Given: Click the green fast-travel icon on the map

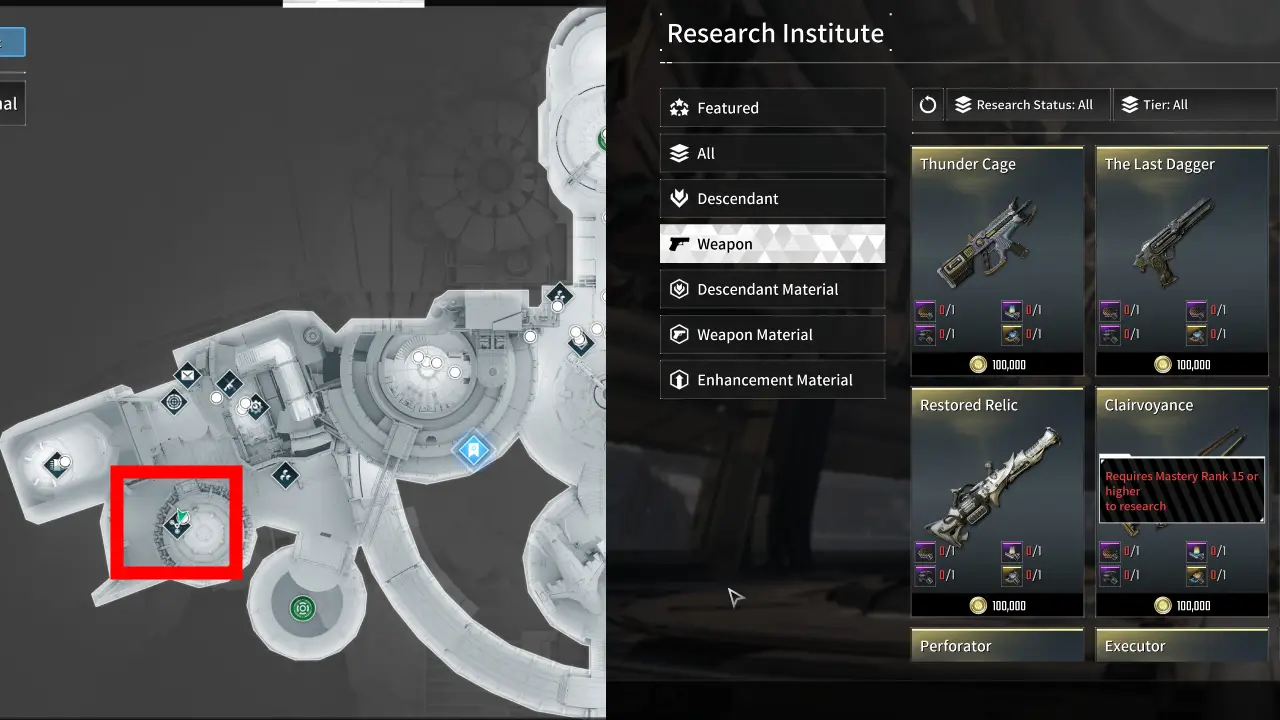Looking at the screenshot, I should point(302,607).
